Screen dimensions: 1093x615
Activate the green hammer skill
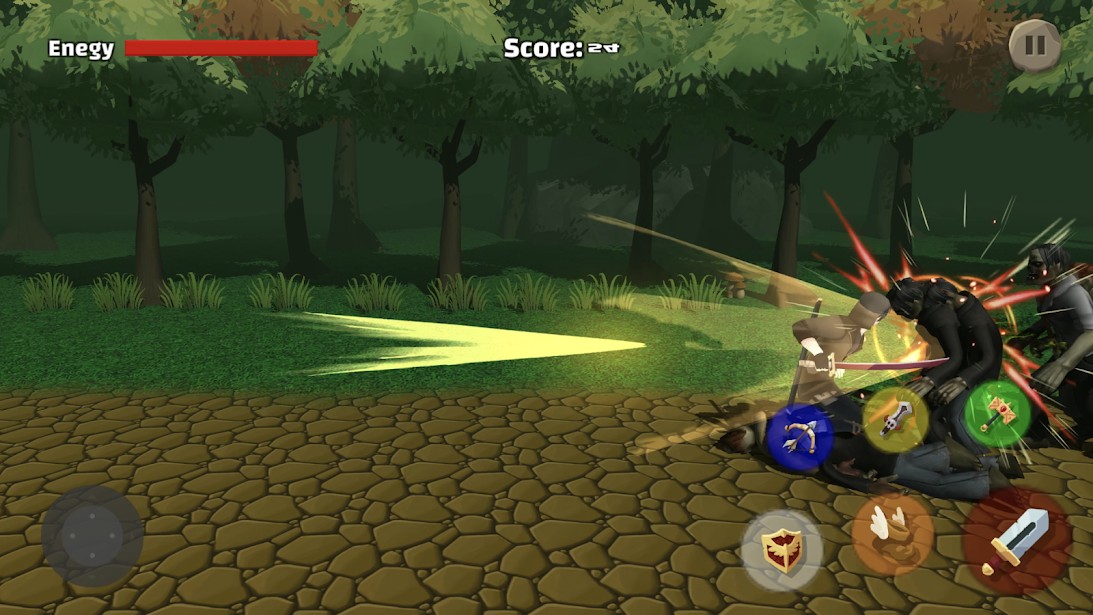[x=997, y=412]
